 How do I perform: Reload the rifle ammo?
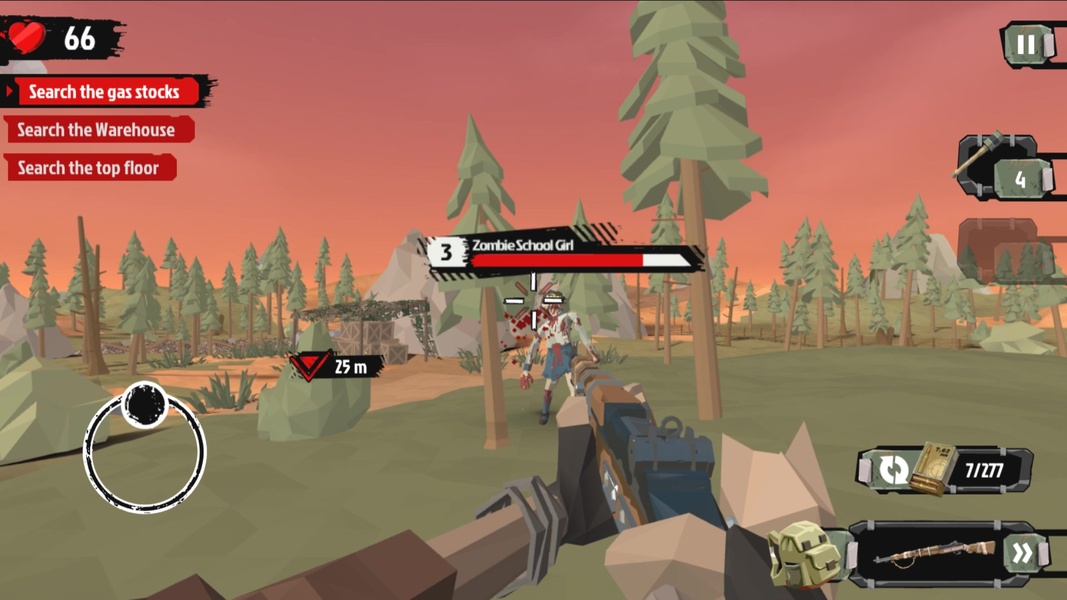click(x=896, y=469)
